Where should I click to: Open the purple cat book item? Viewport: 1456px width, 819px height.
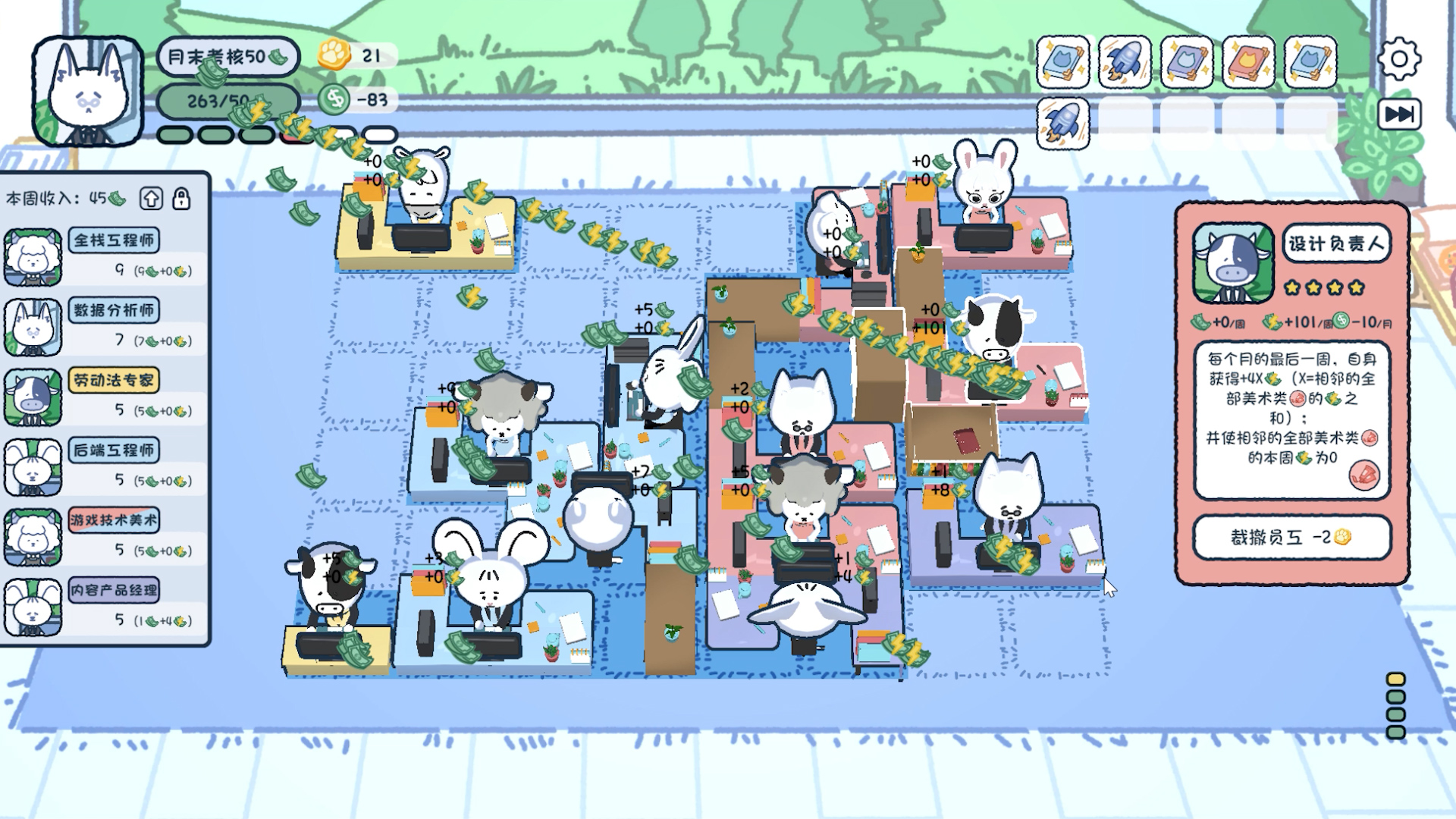tap(1187, 61)
